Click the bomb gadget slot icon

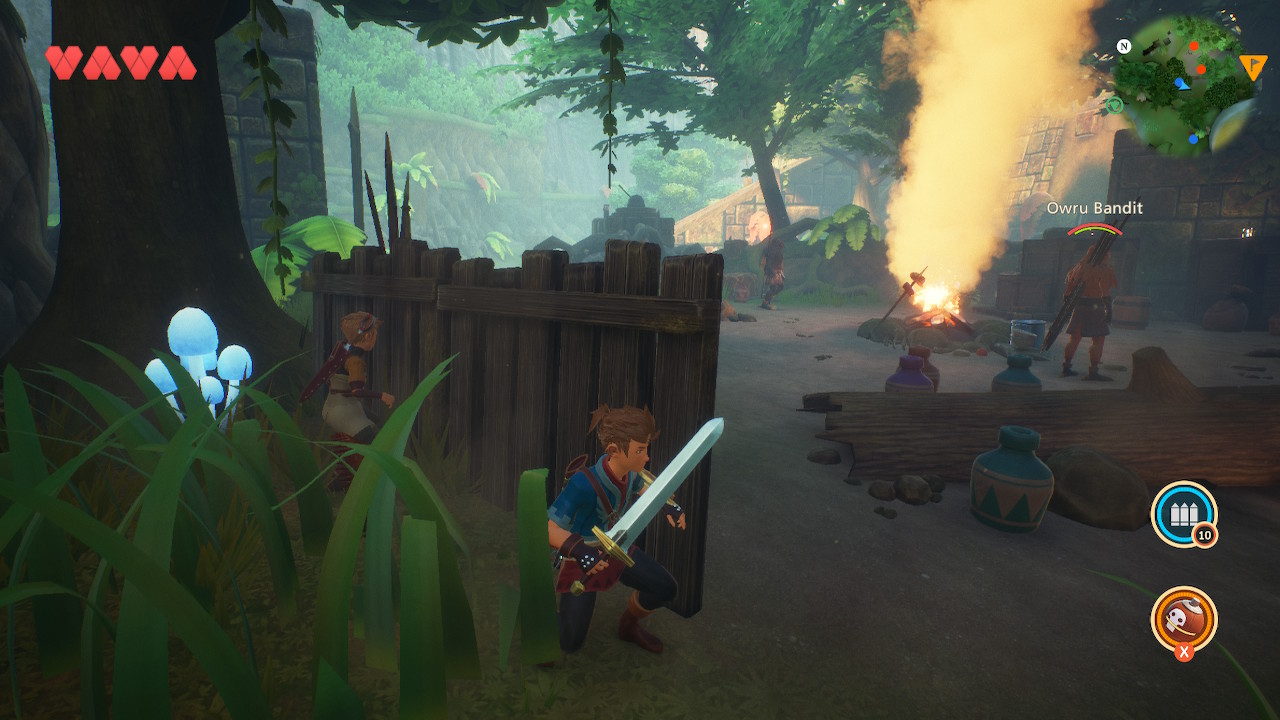[x=1186, y=621]
